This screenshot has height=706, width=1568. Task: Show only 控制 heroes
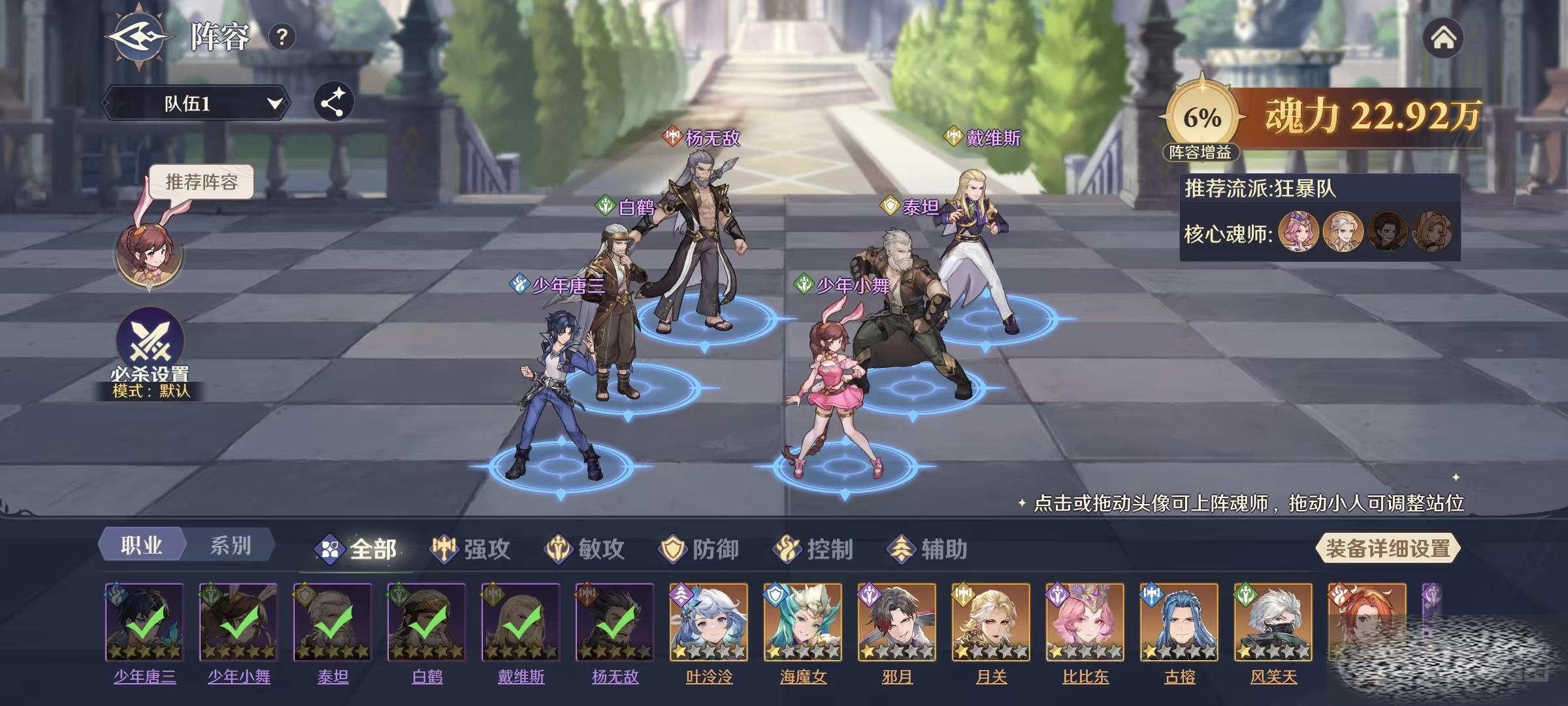[813, 549]
